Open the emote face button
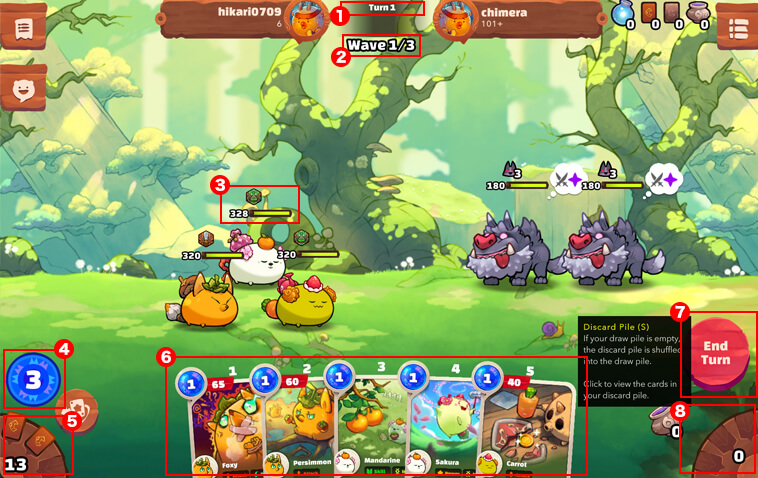 pos(23,91)
